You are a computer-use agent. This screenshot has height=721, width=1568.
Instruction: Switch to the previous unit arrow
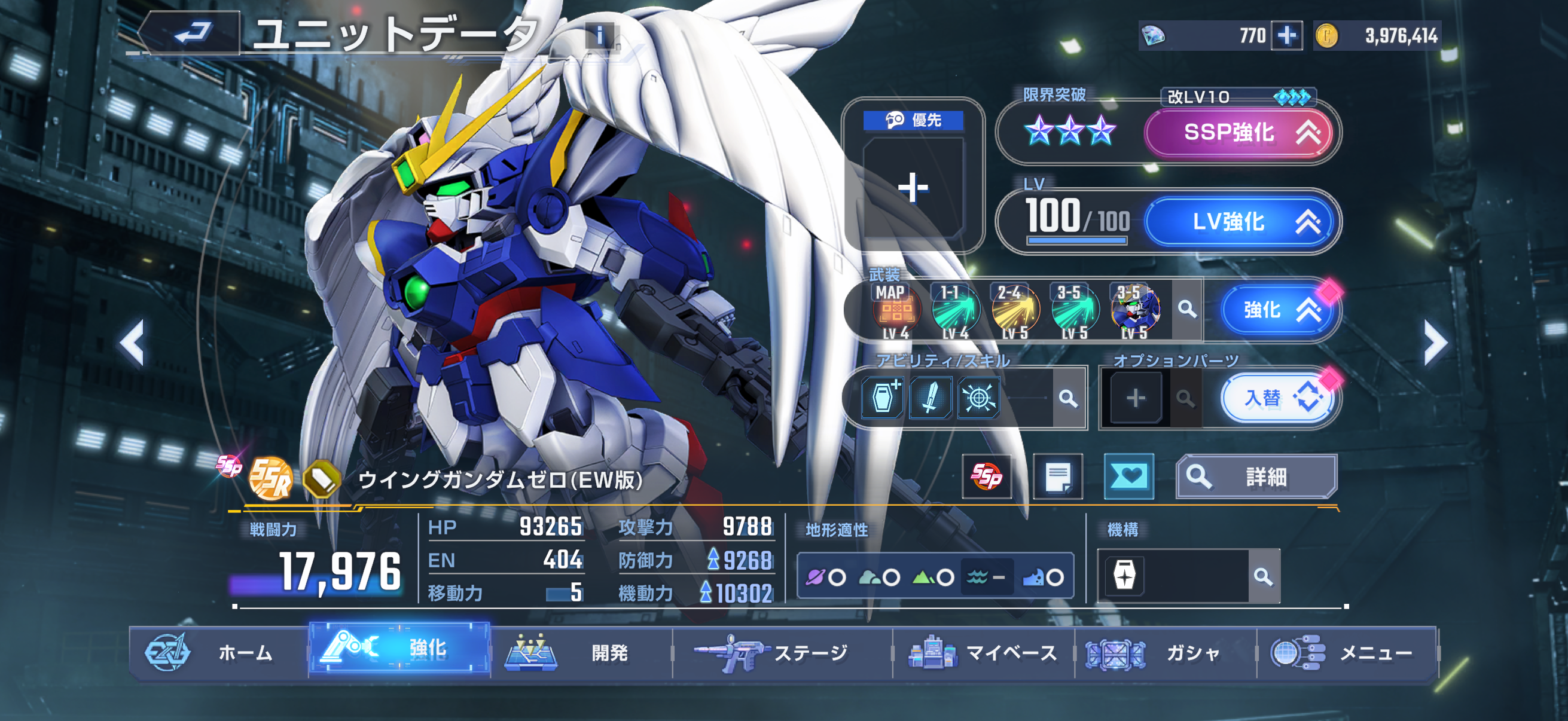133,343
